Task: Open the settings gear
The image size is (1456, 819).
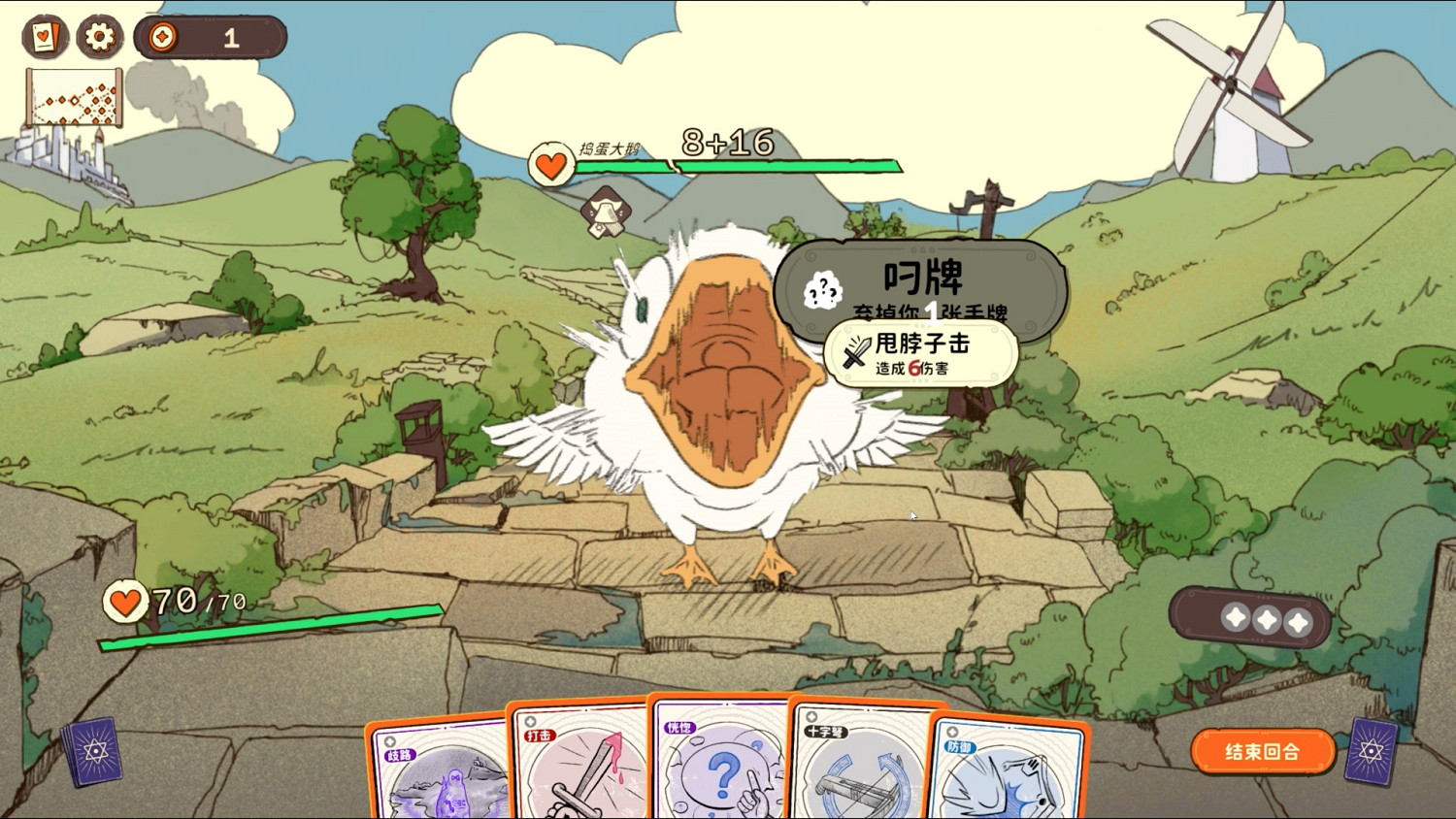Action: coord(98,37)
